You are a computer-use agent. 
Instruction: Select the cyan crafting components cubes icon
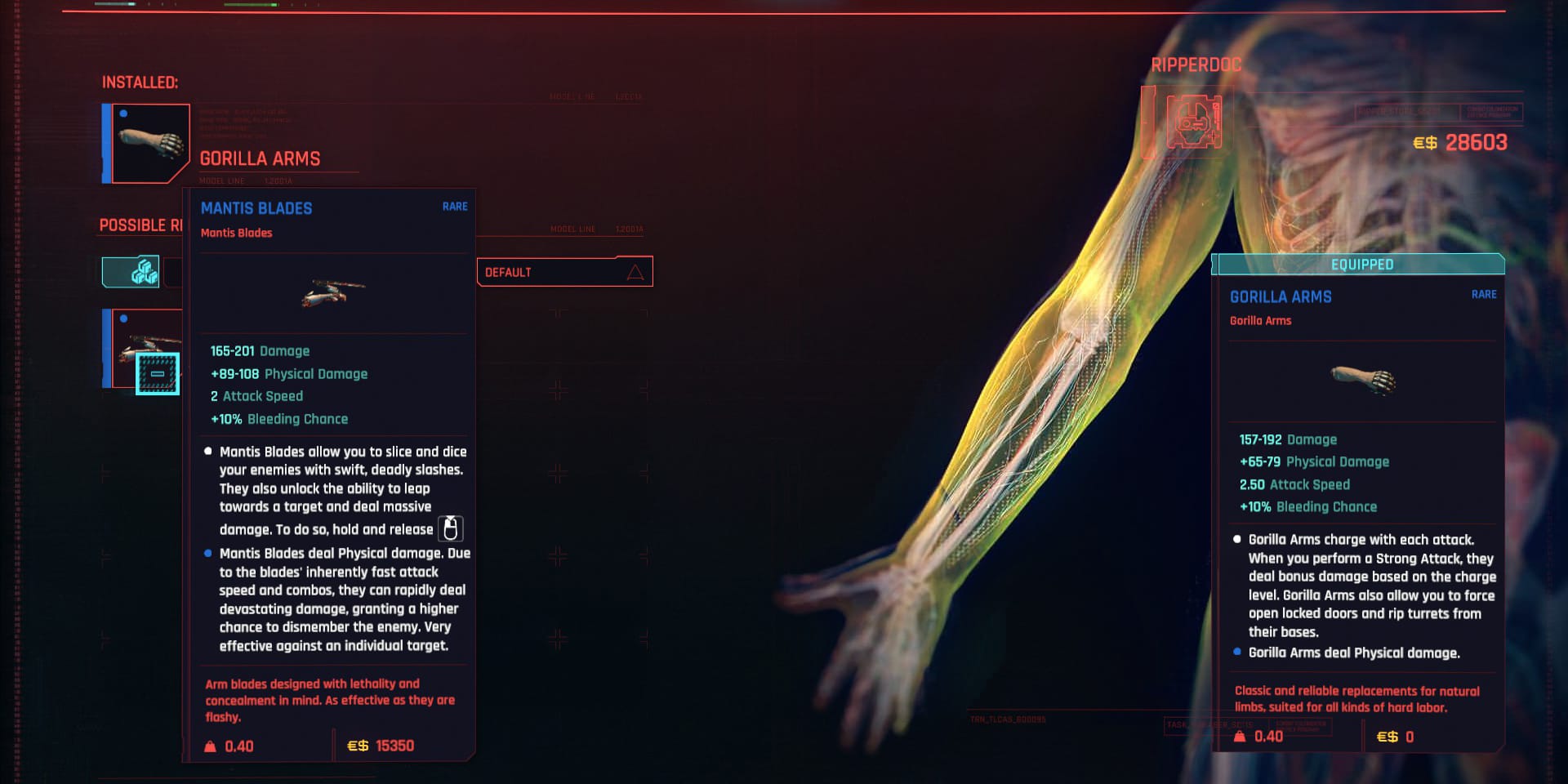pyautogui.click(x=143, y=269)
